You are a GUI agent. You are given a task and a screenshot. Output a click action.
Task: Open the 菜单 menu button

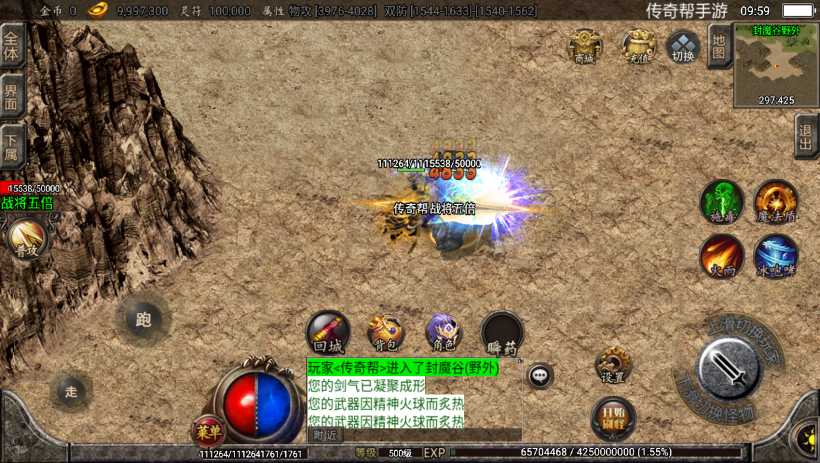[208, 432]
